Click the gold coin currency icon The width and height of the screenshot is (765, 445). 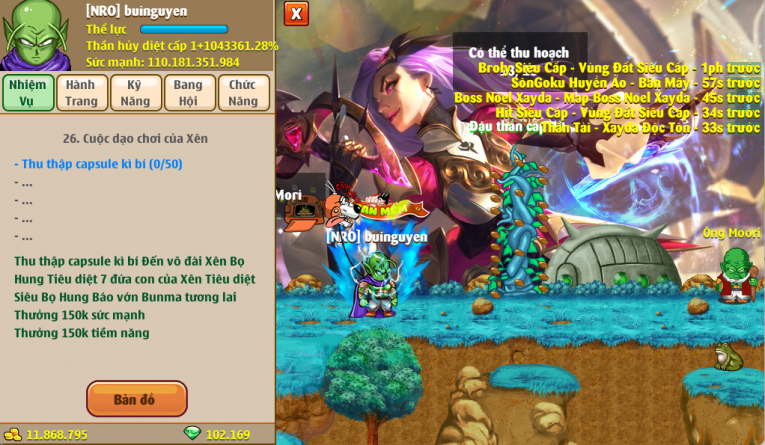click(13, 435)
